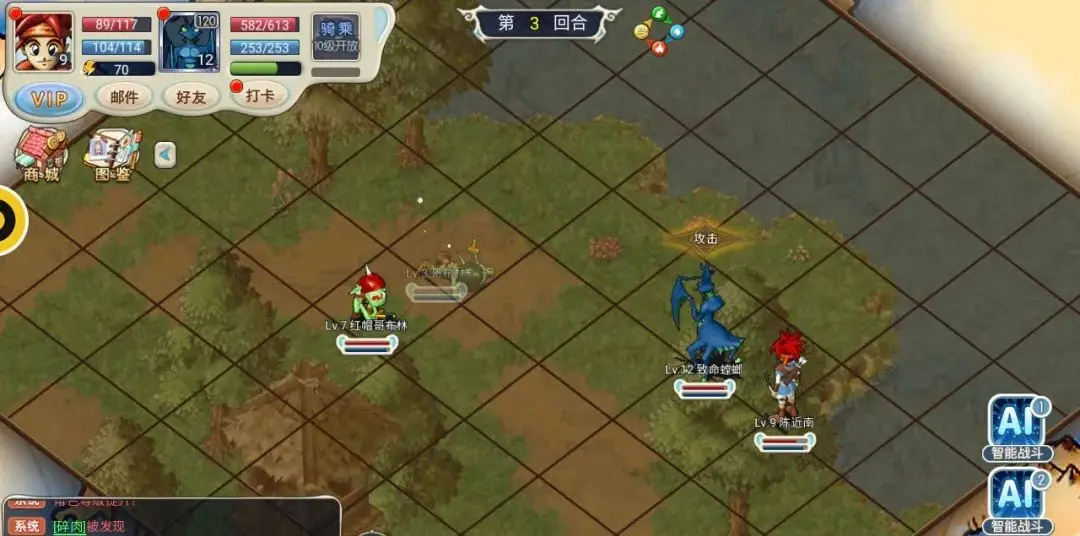The width and height of the screenshot is (1080, 536).
Task: Collapse the menu with the arrow button
Action: (x=165, y=155)
